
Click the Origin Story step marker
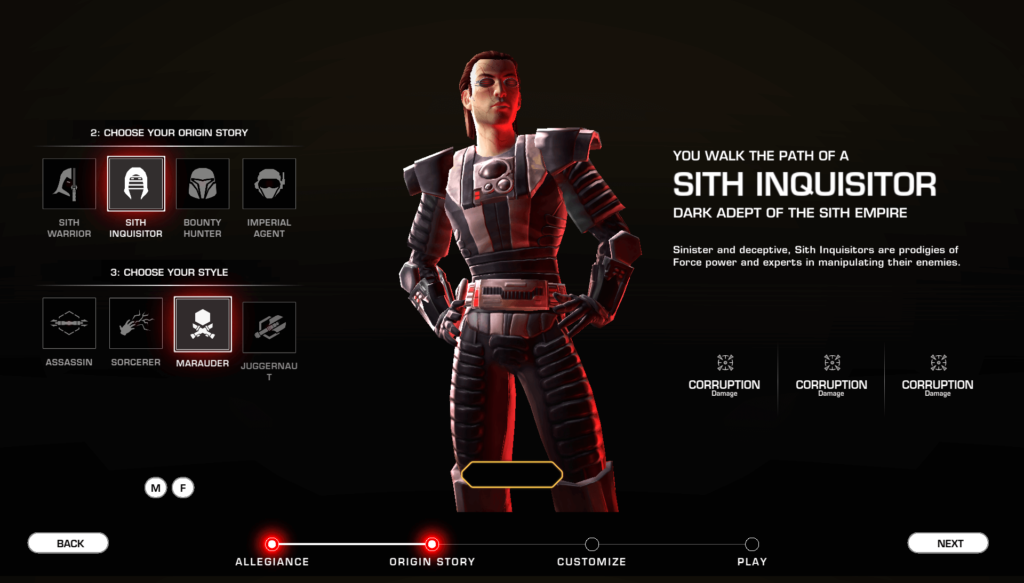tap(431, 544)
